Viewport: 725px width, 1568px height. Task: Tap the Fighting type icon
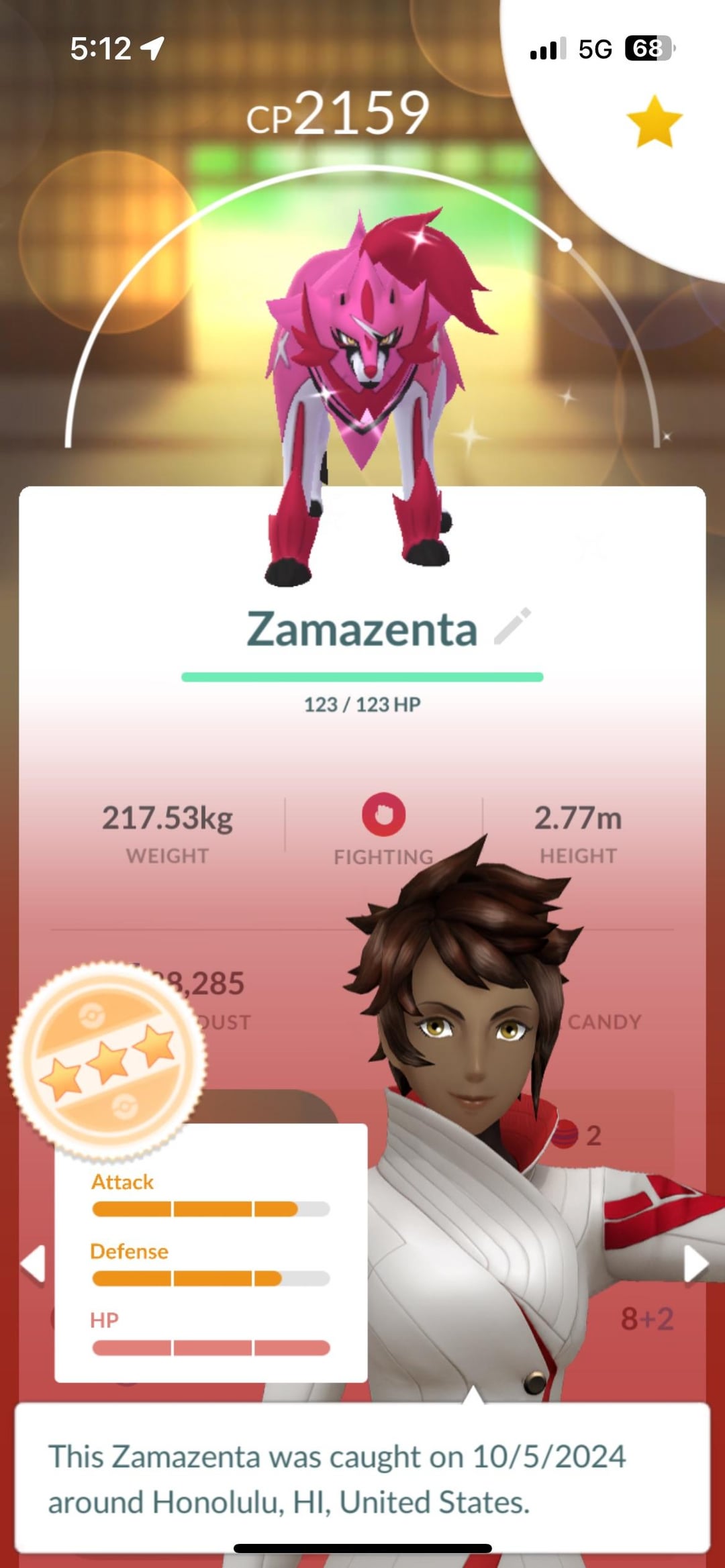383,815
